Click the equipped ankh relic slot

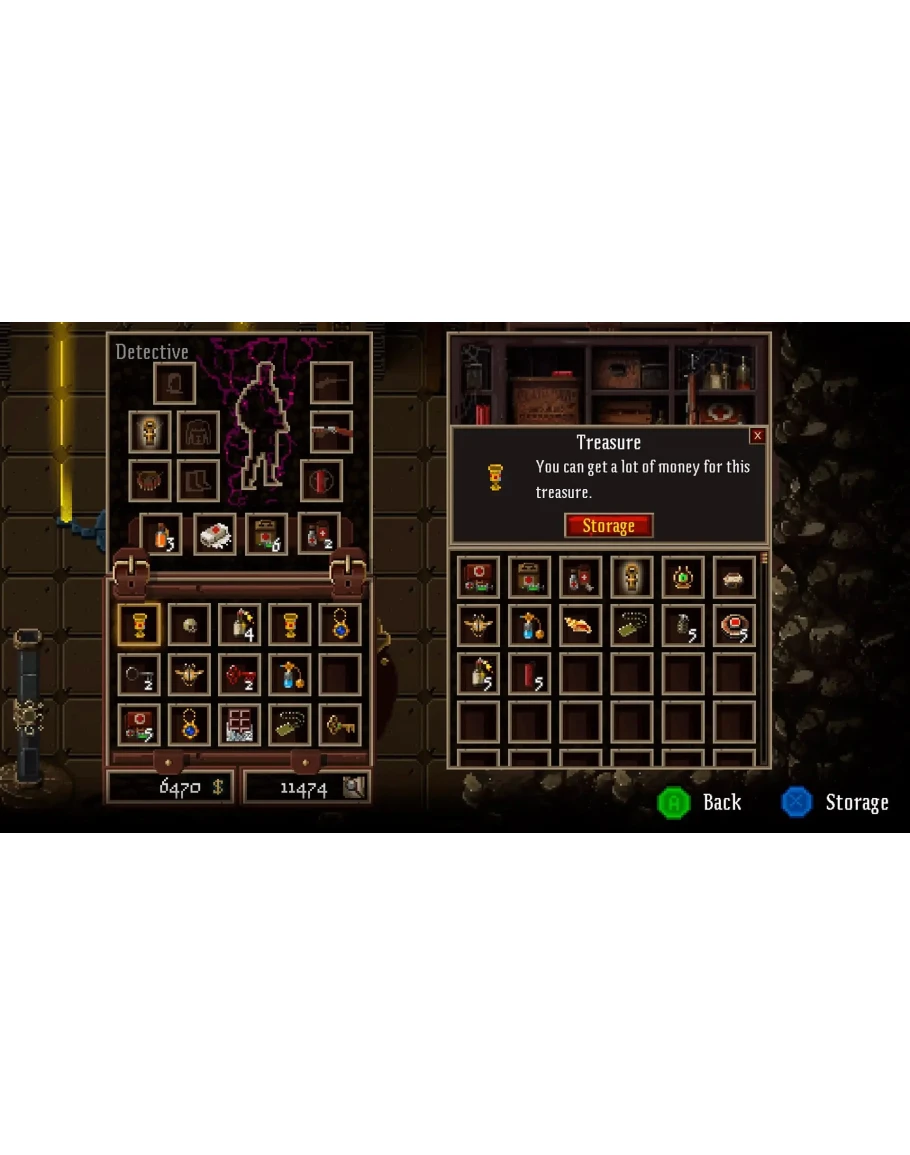coord(150,431)
